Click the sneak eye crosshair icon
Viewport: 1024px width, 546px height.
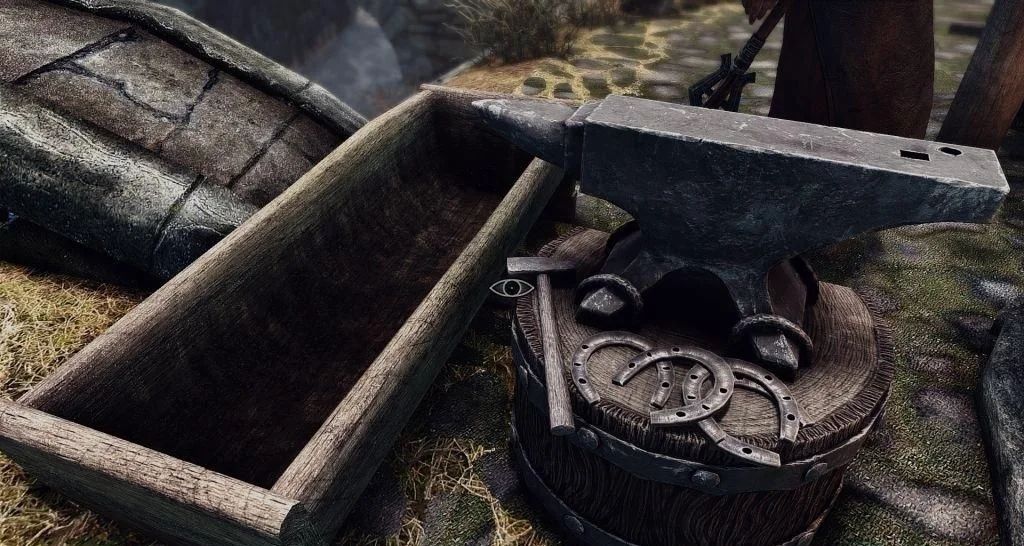coord(511,288)
